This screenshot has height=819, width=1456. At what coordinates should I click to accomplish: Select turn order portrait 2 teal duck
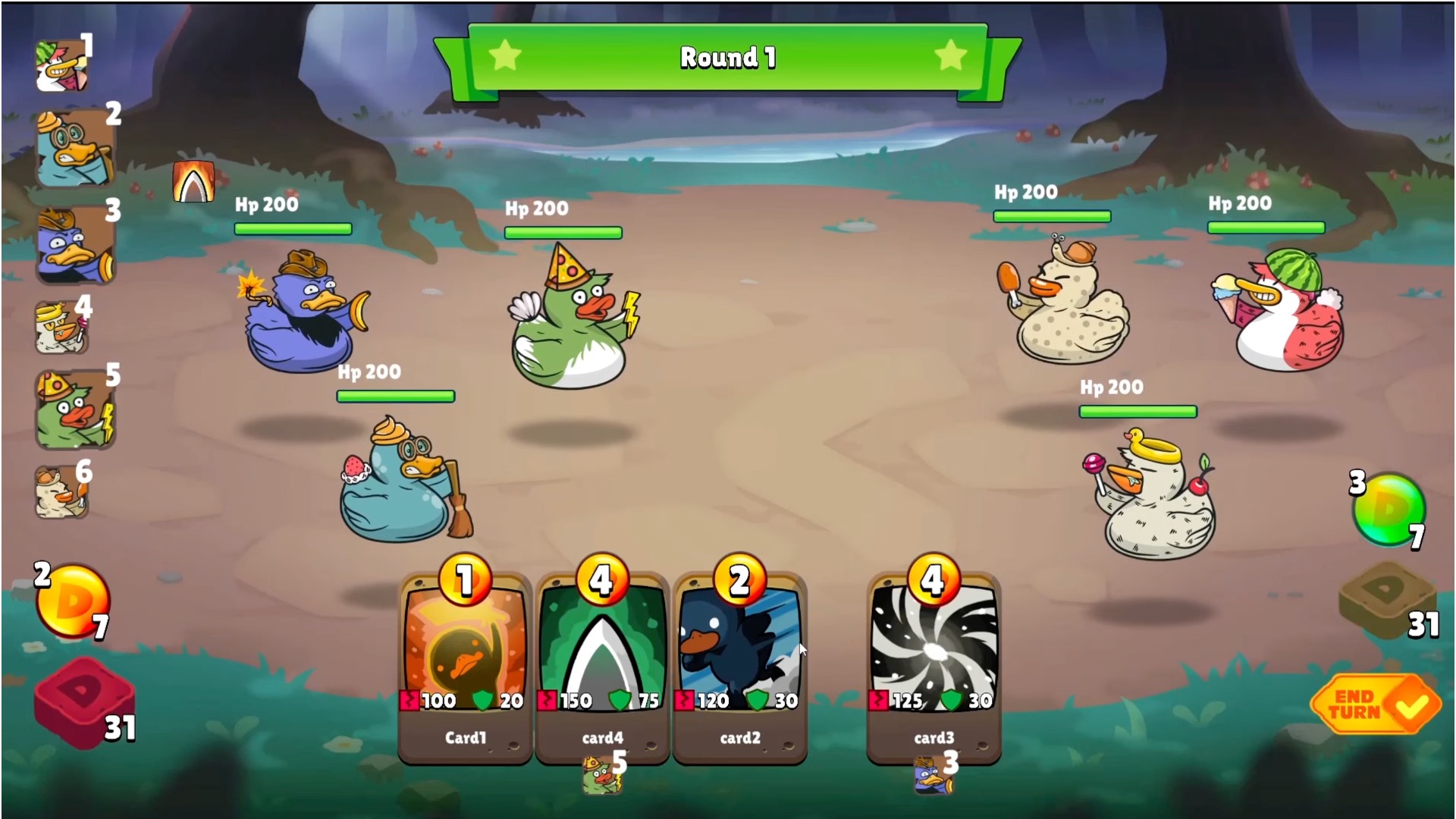point(75,149)
